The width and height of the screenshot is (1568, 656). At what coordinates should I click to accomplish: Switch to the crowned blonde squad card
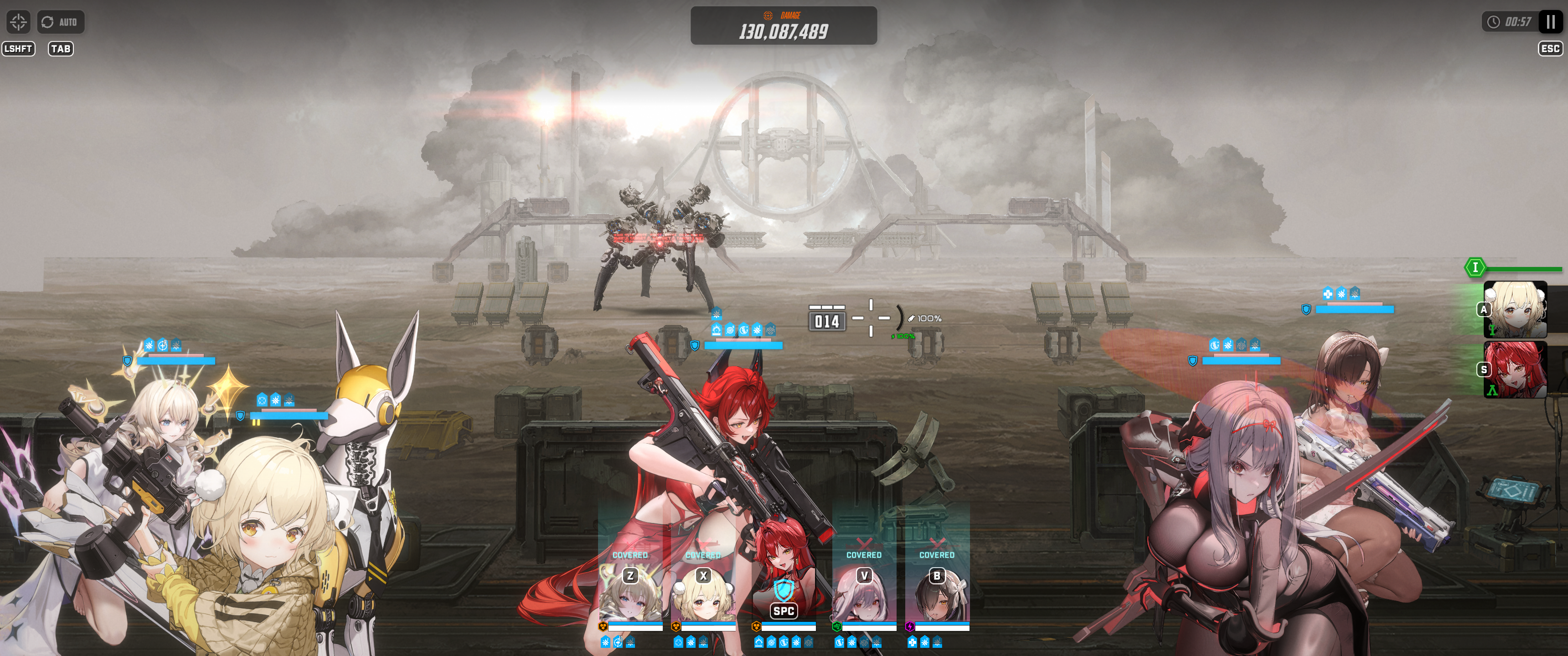pyautogui.click(x=630, y=593)
